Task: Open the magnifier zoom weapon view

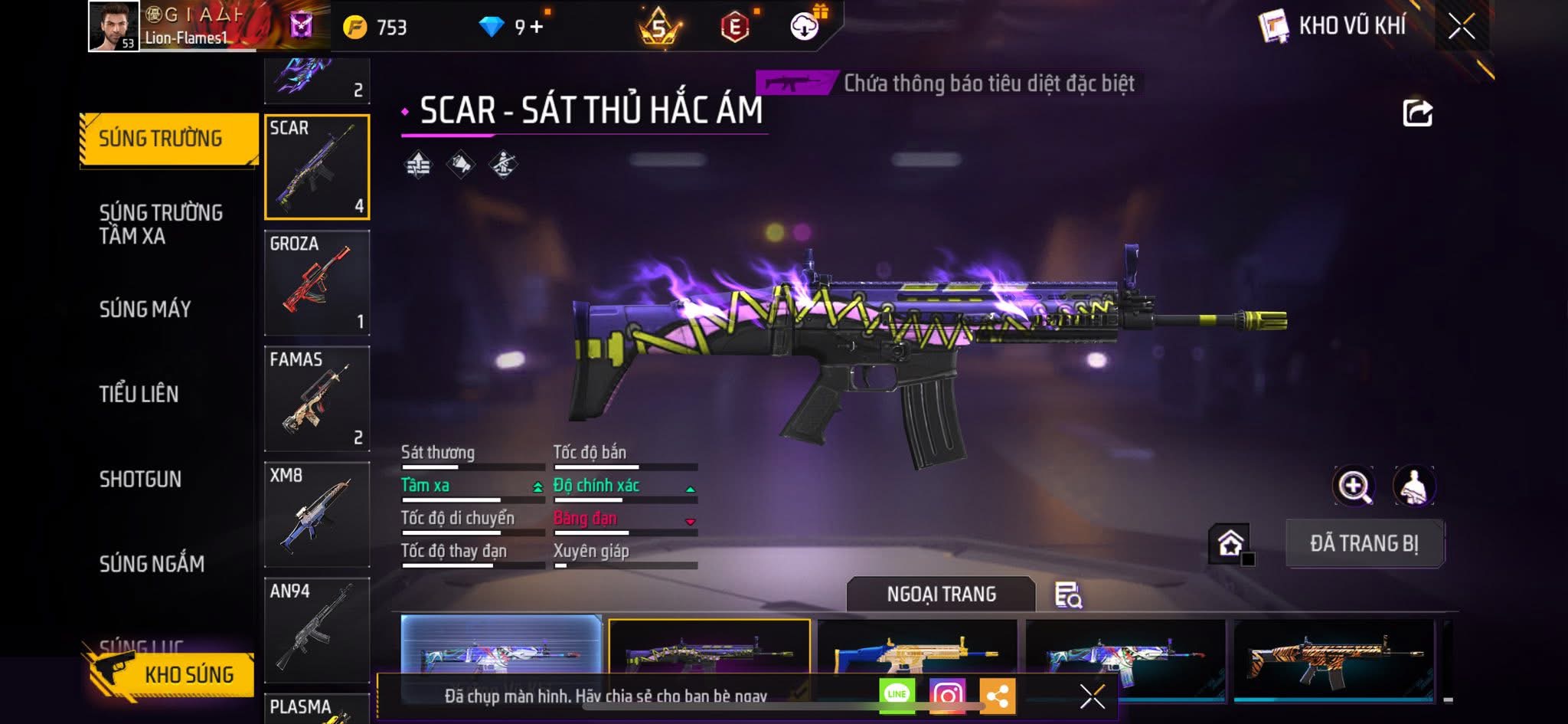Action: 1354,486
